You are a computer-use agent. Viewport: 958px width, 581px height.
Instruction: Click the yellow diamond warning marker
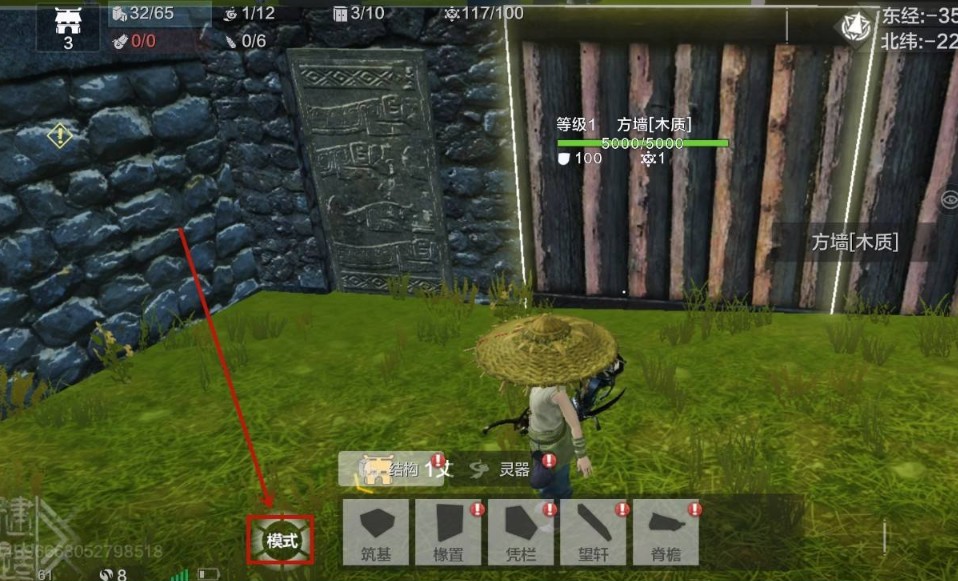[60, 135]
